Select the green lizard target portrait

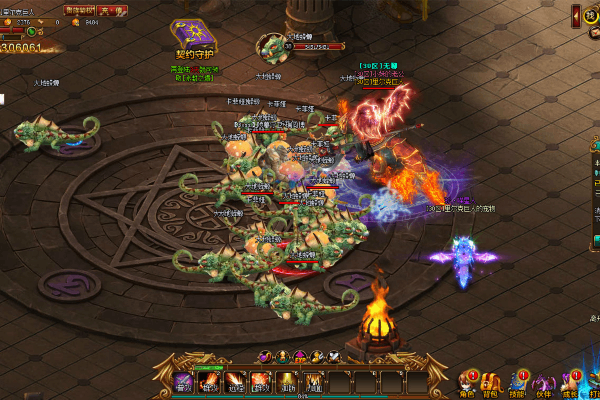click(272, 47)
